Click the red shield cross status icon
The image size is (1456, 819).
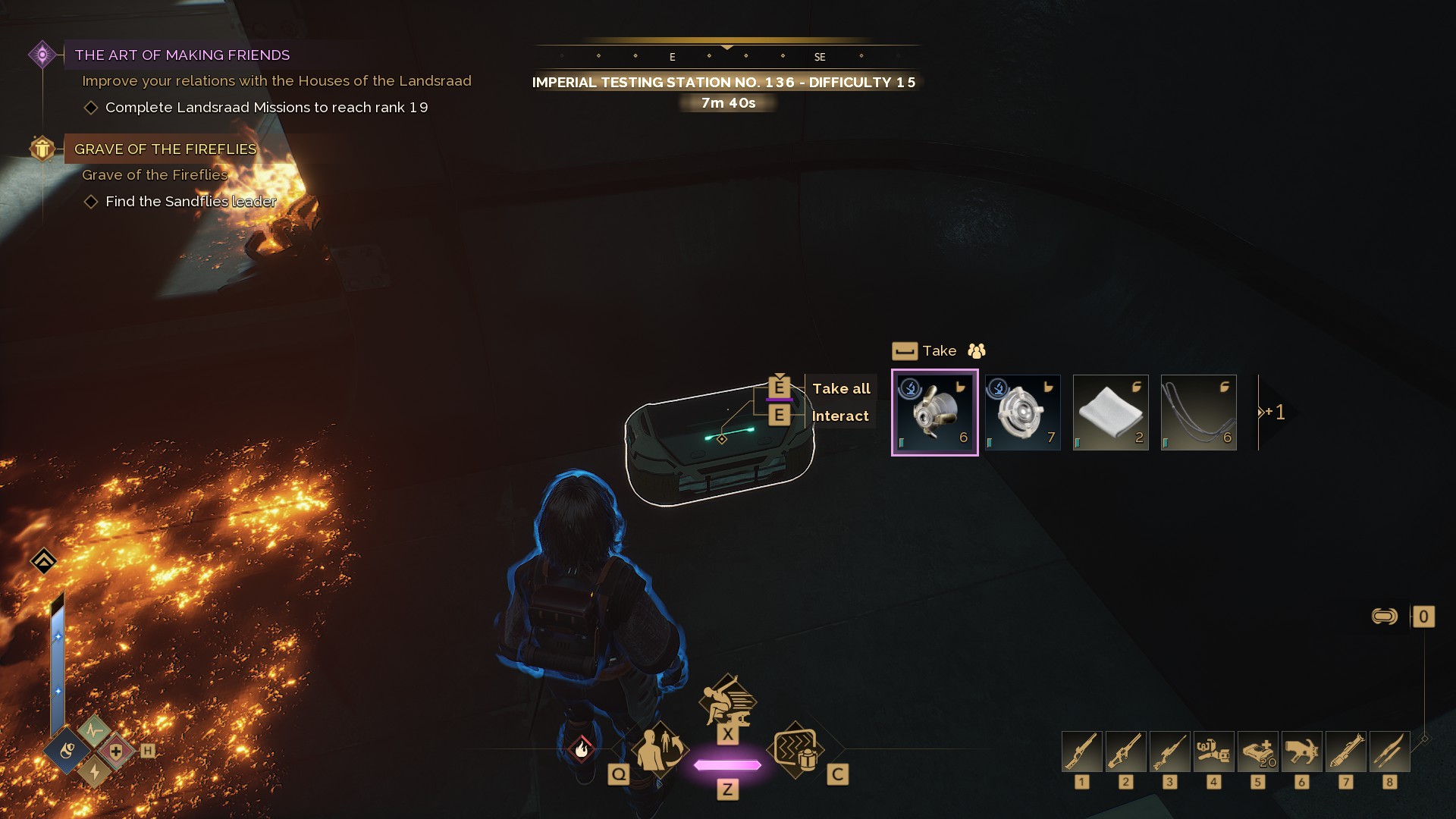[x=115, y=752]
